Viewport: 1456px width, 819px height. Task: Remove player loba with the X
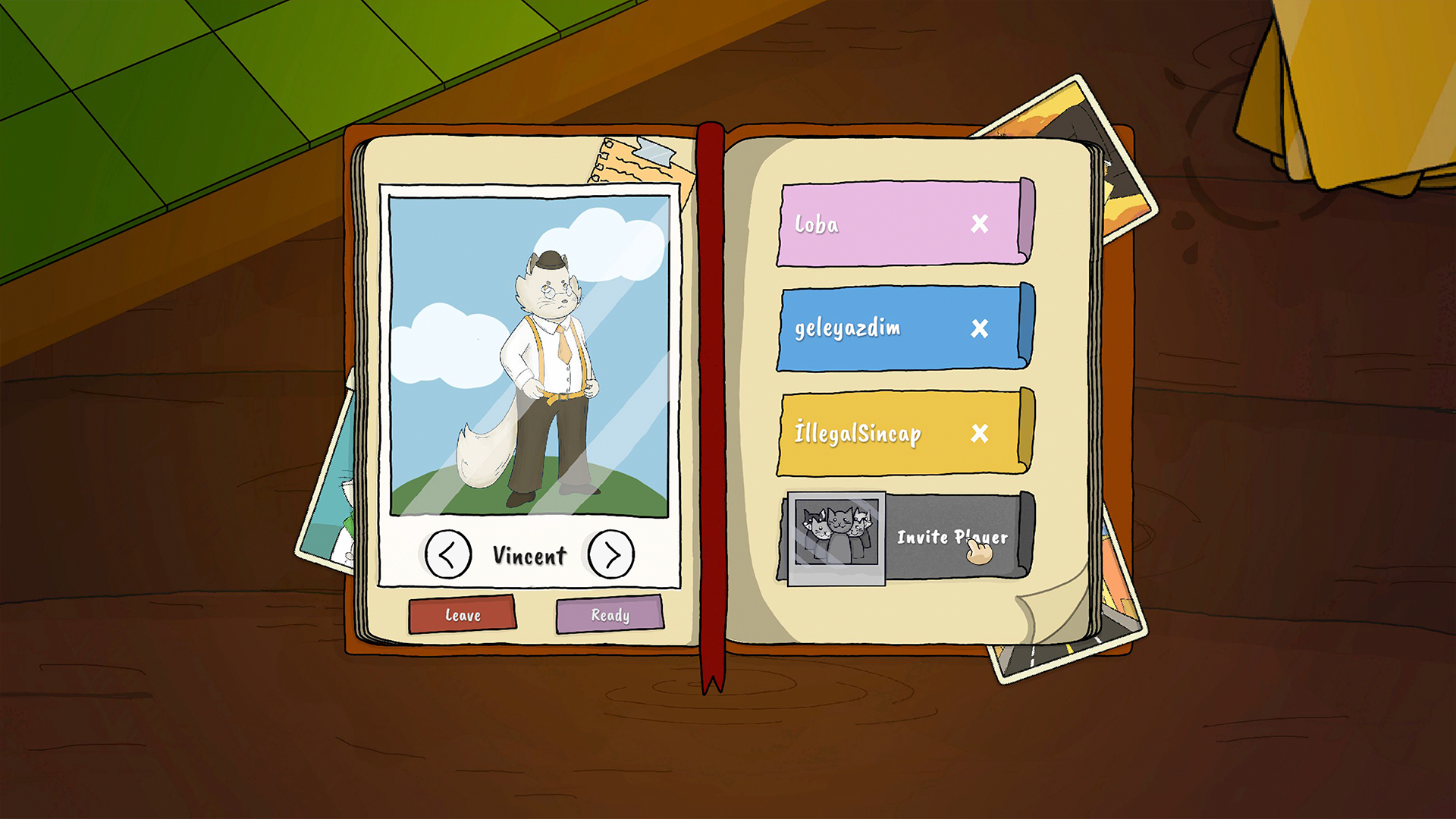981,224
